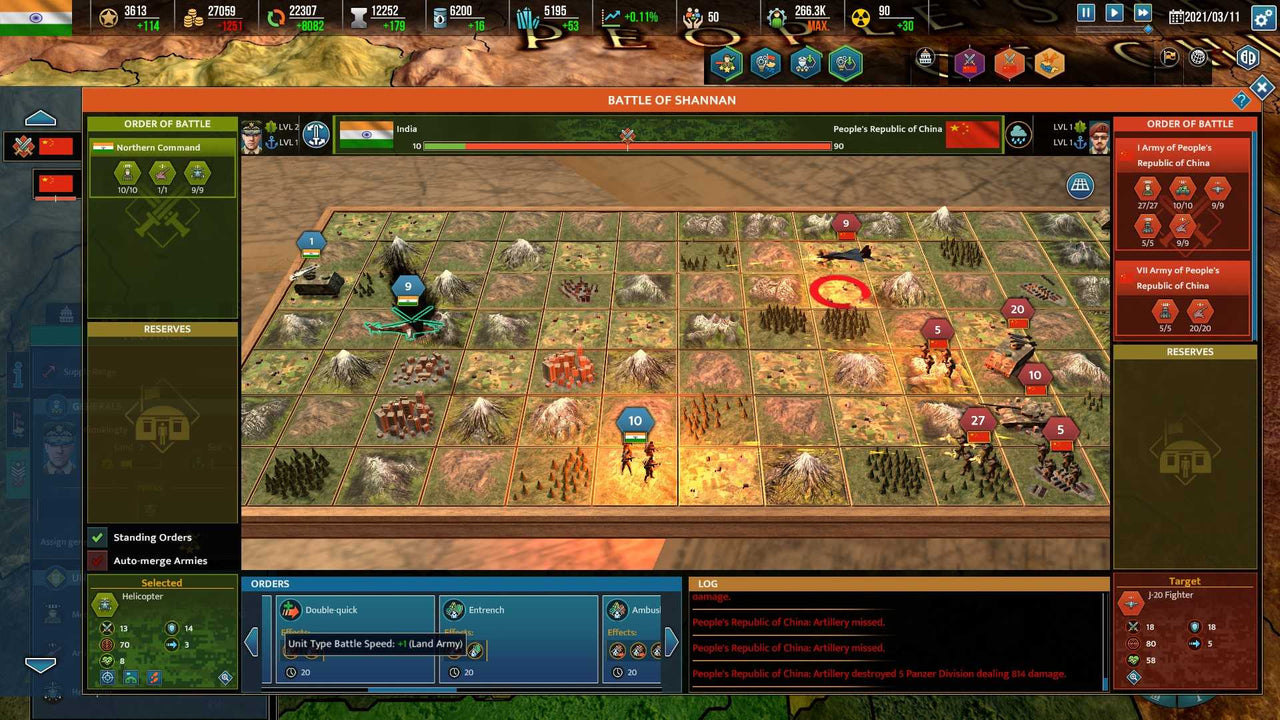Screen dimensions: 1280x720
Task: Select the Helicopter unit targeting reticle icon
Action: 108,679
